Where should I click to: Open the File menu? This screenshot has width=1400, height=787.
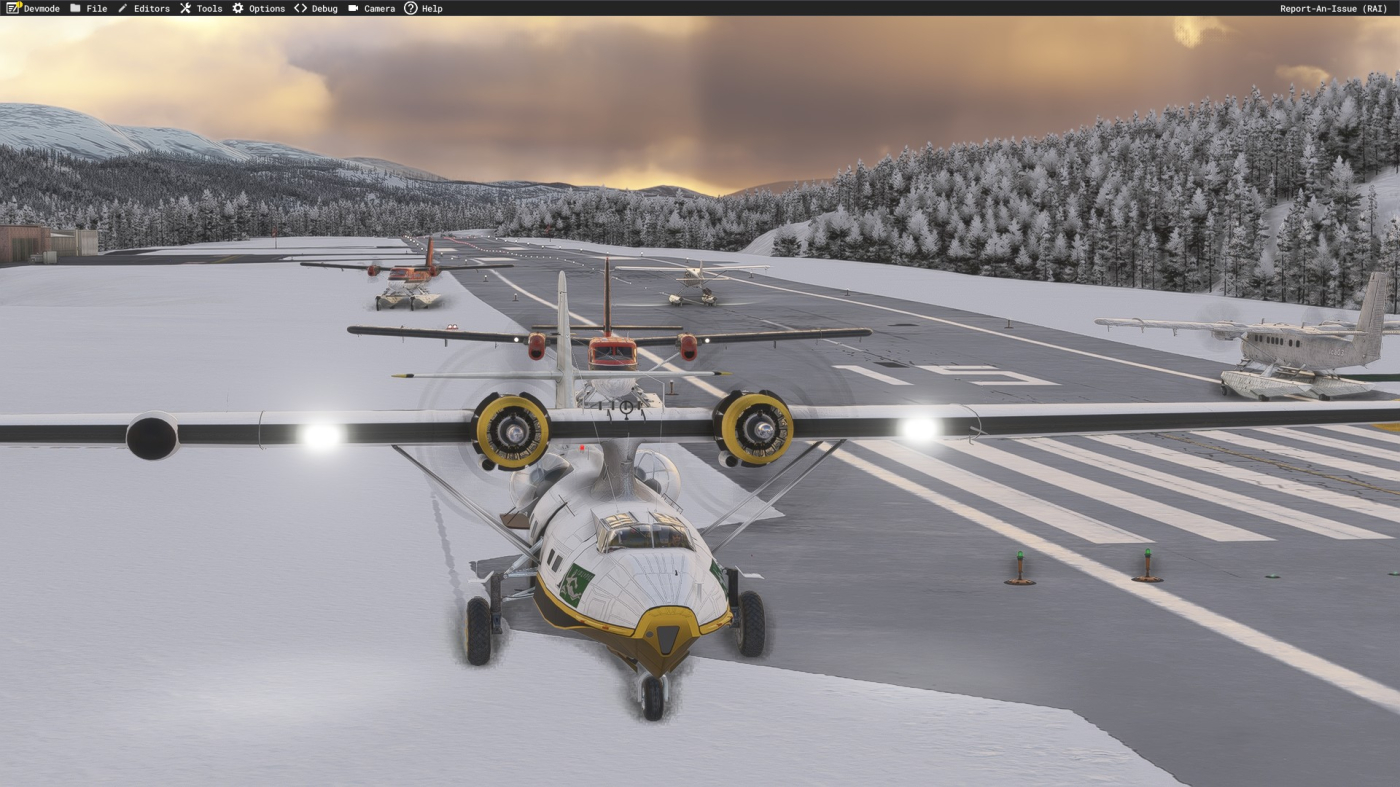(88, 8)
